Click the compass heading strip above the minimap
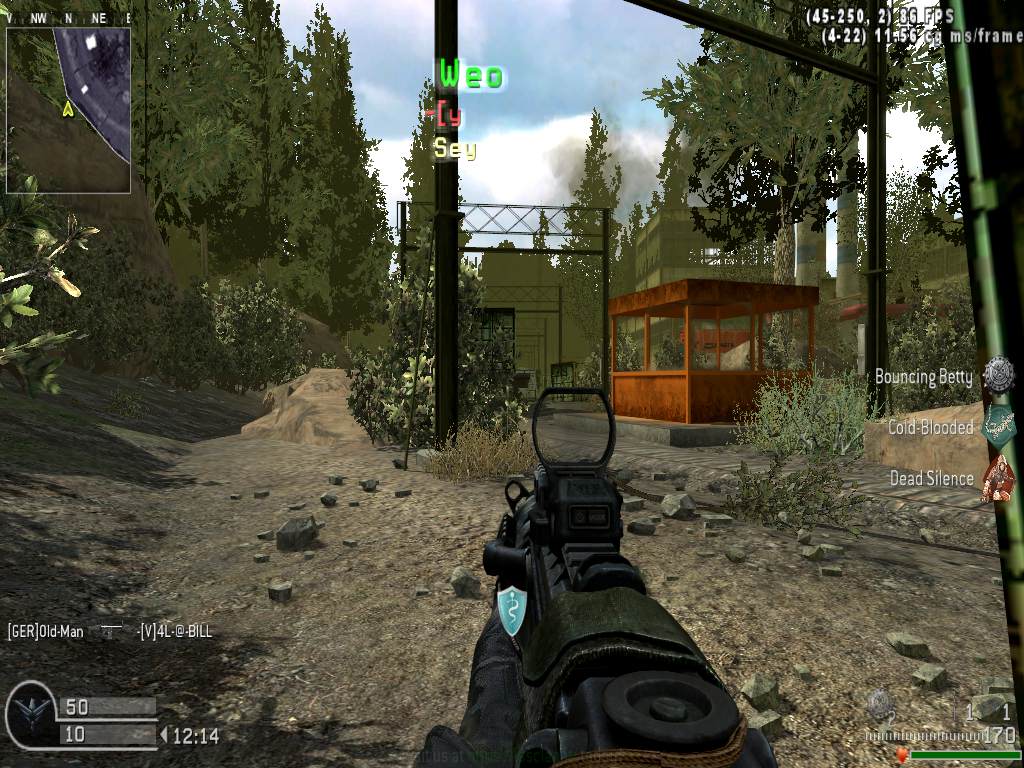Screen dimensions: 1024x768 pos(68,18)
